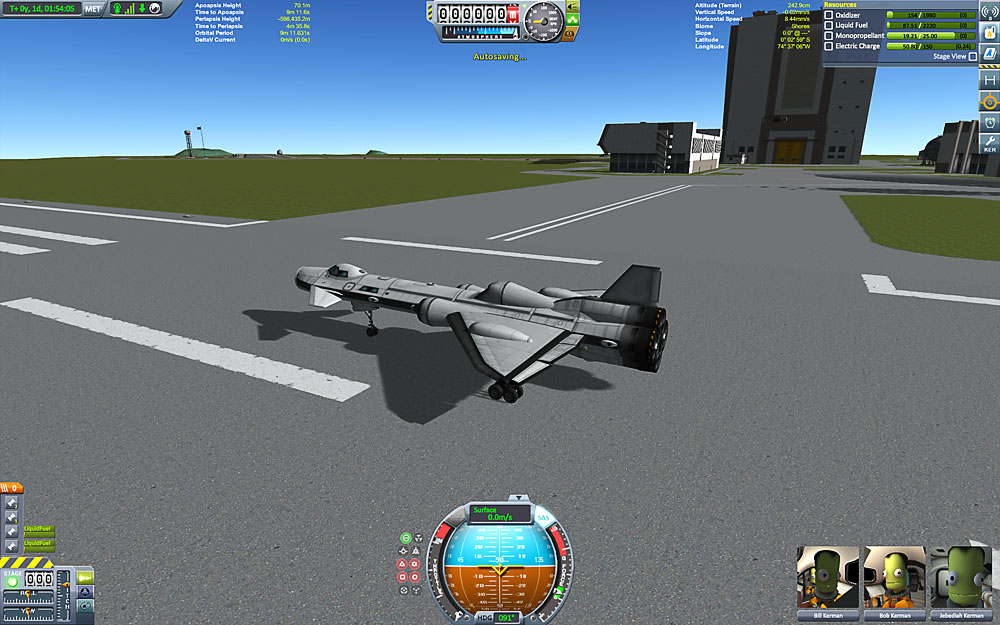Toggle the SAS indicator on the navball

coord(543,518)
